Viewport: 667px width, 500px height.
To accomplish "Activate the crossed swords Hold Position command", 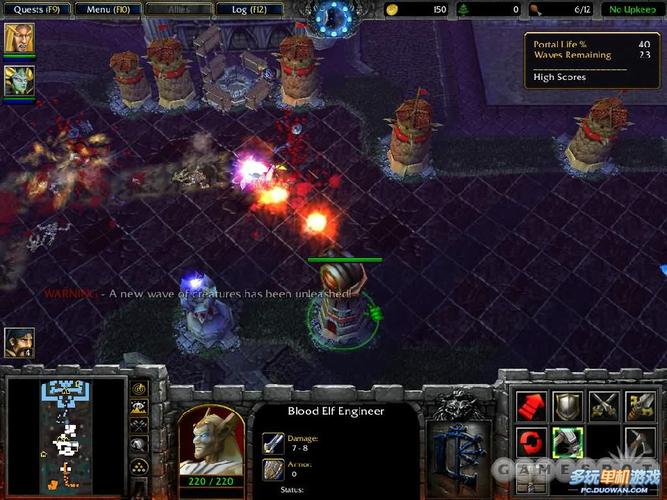I will (604, 405).
